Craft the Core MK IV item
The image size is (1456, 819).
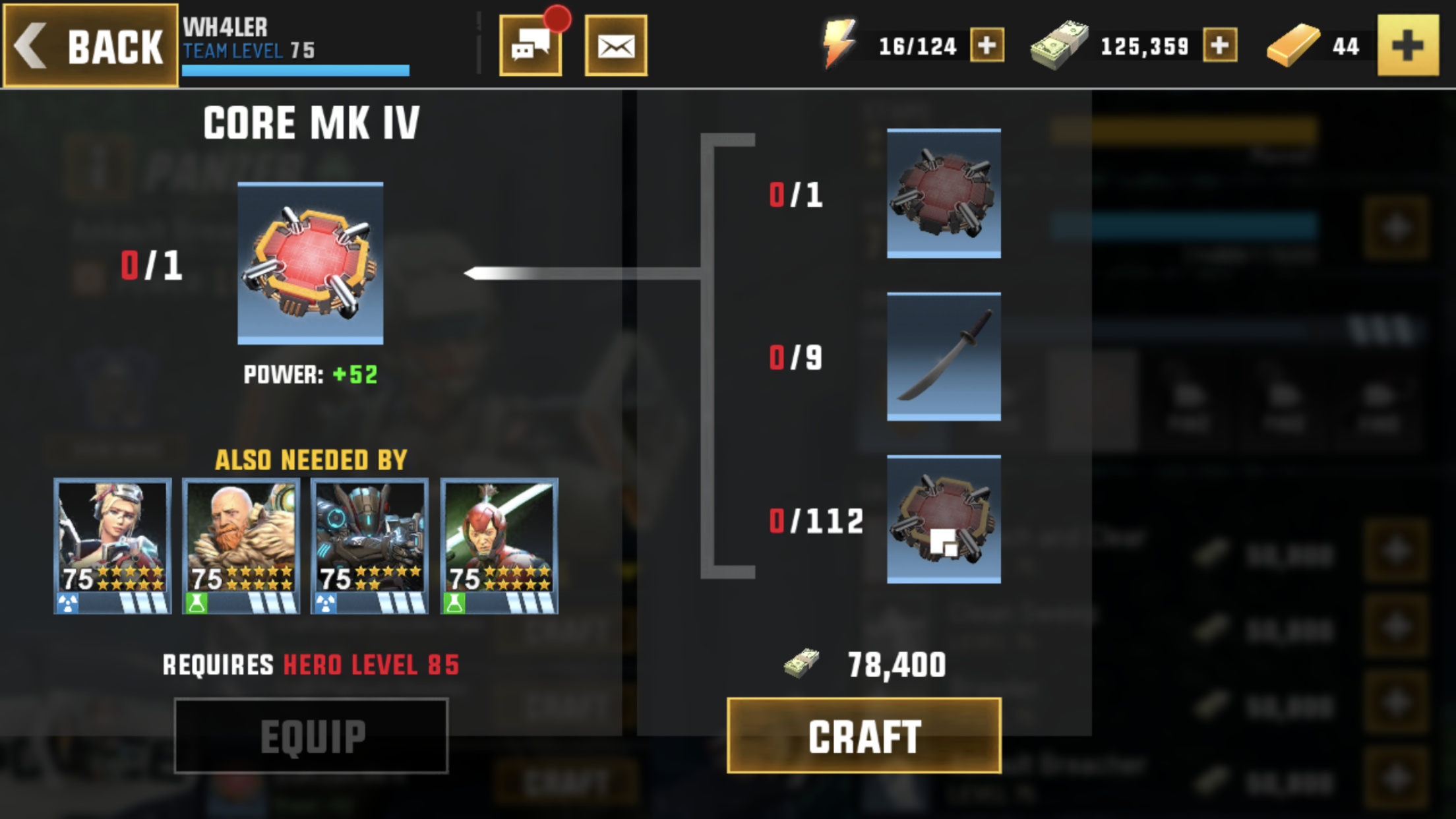coord(864,735)
